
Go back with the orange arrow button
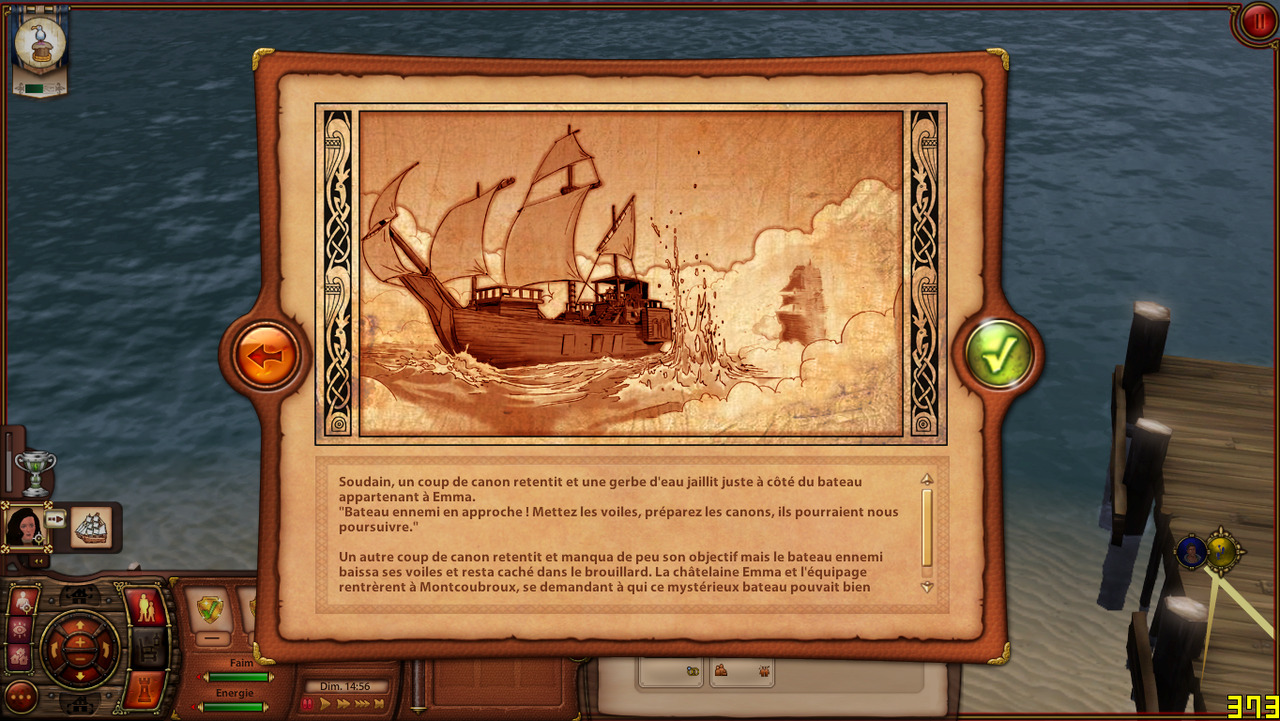[x=266, y=355]
